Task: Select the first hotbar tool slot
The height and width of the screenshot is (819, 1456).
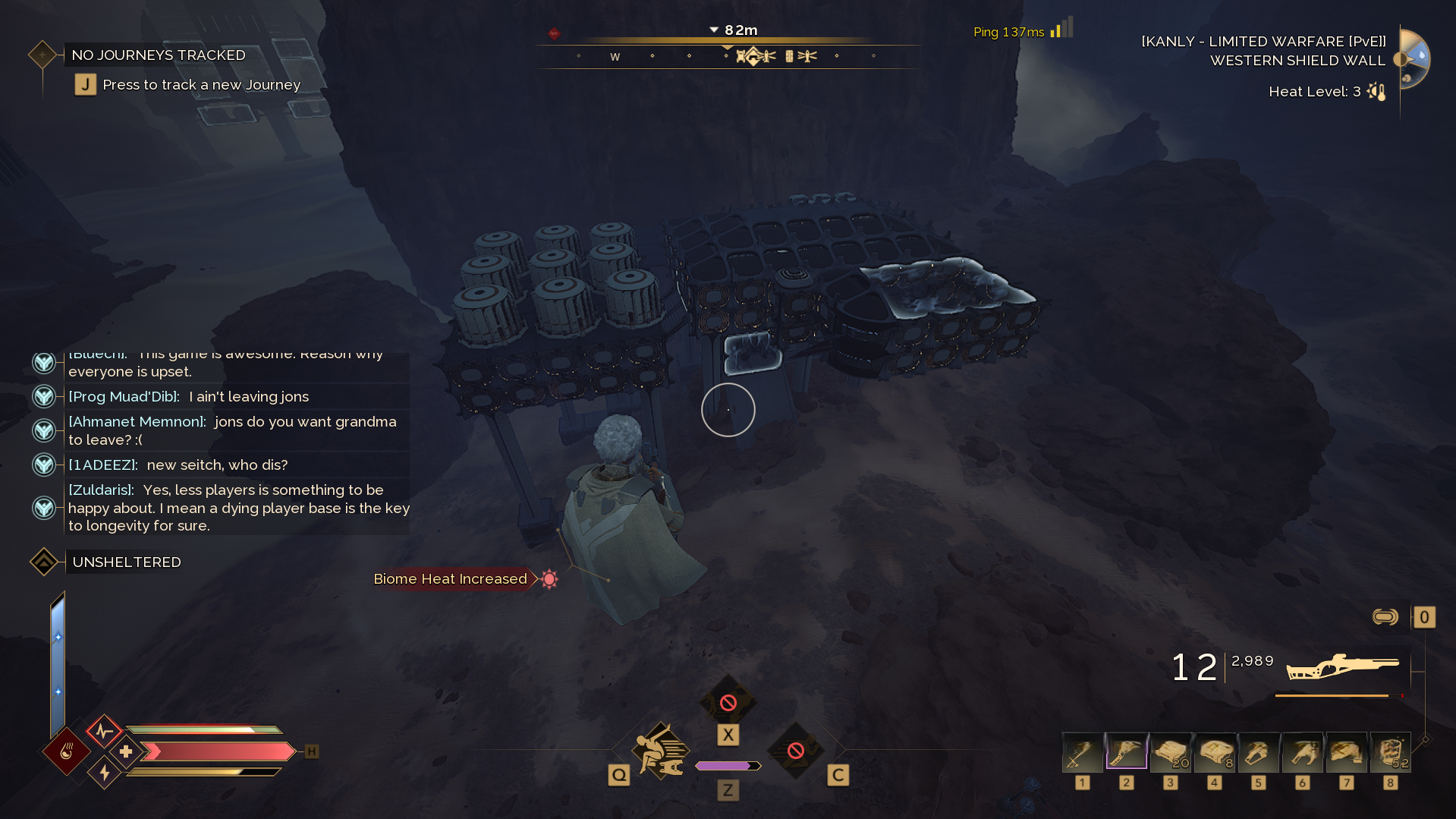Action: (1083, 752)
